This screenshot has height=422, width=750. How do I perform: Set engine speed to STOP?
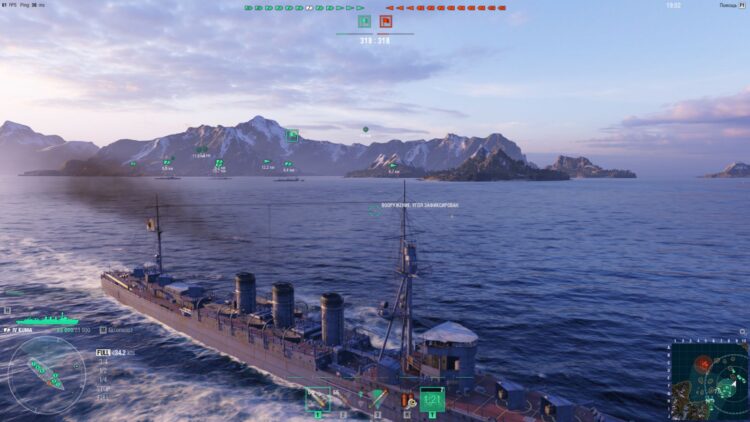[101, 387]
